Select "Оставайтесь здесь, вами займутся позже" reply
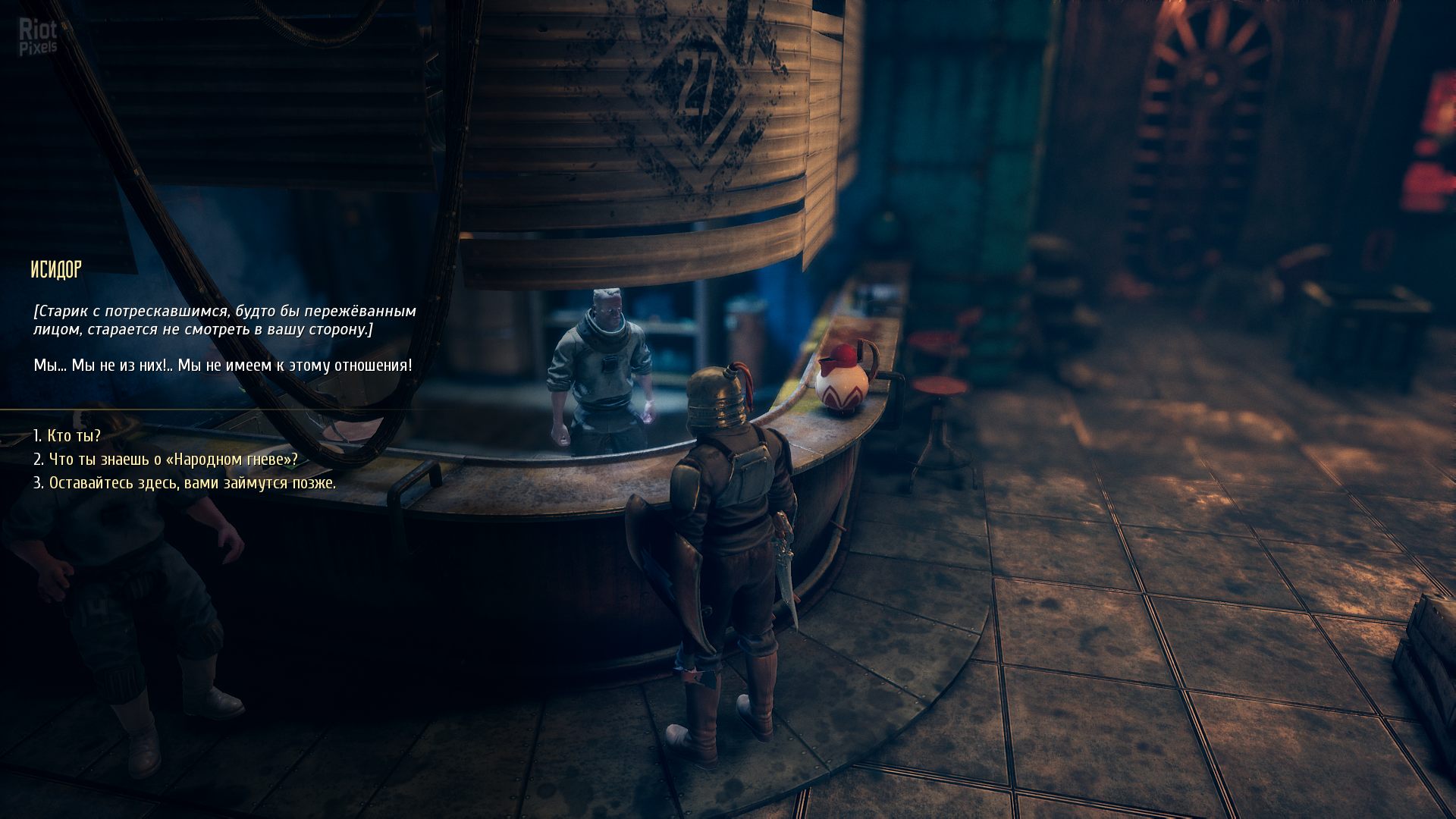 (x=192, y=483)
